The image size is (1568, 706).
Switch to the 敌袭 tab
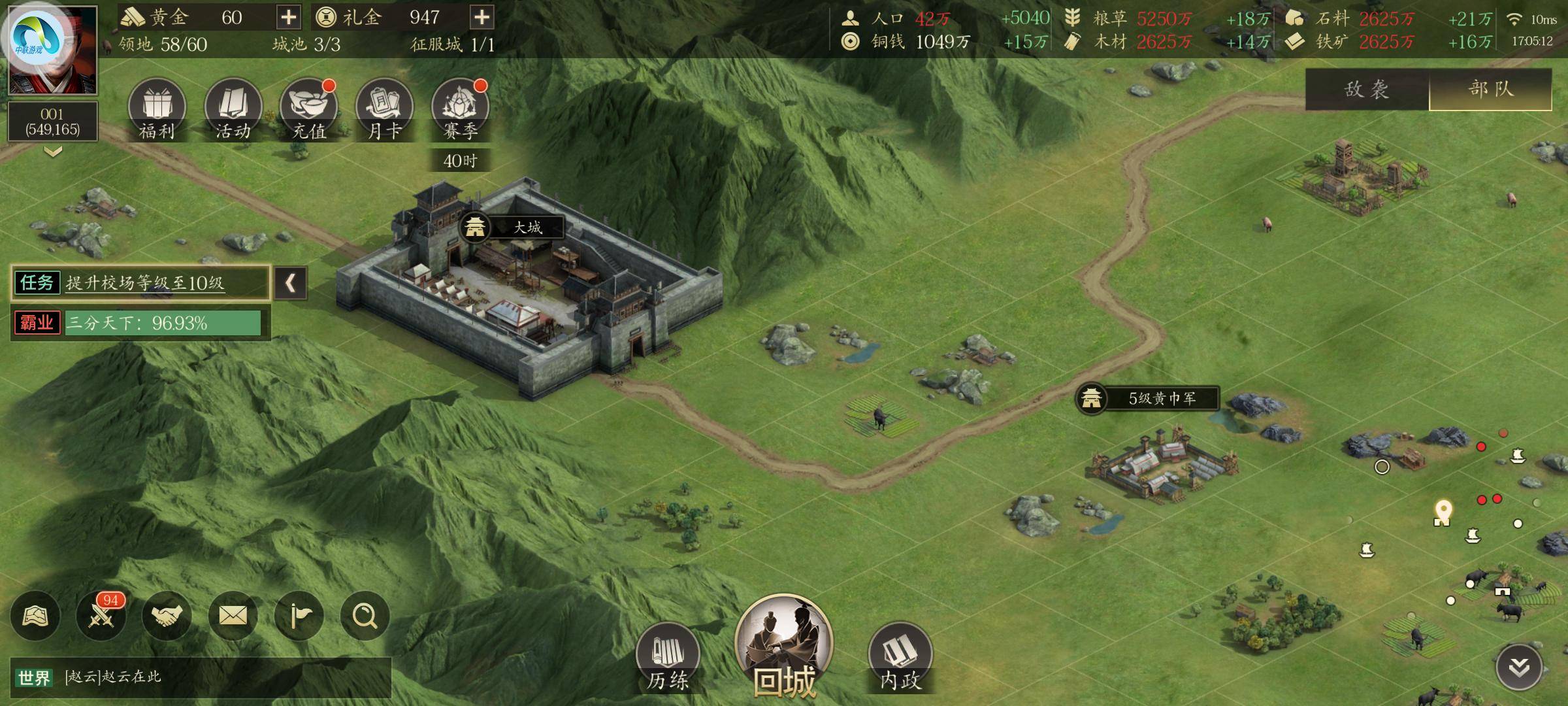[x=1367, y=90]
